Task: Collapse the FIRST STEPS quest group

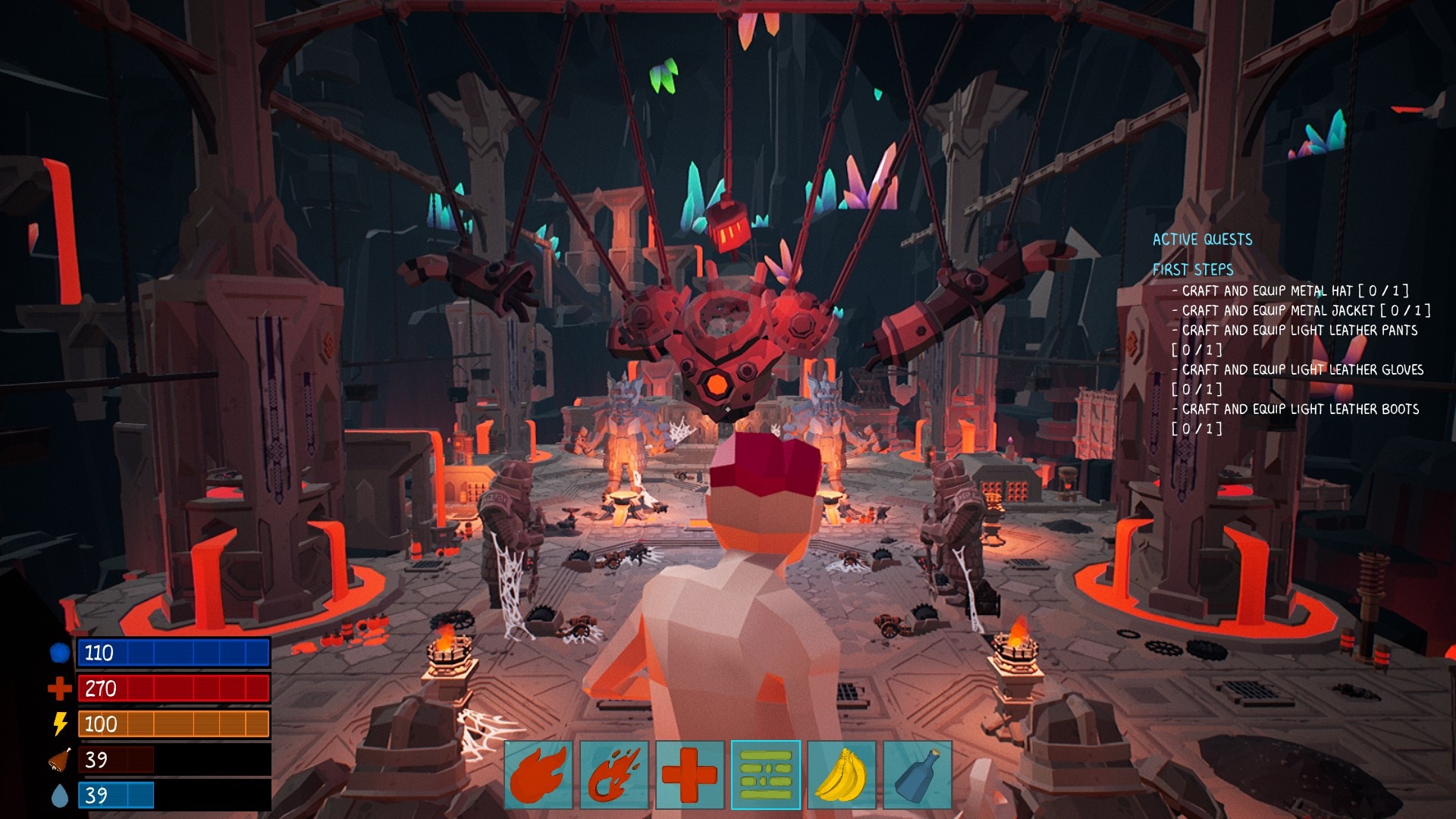Action: click(x=1193, y=268)
